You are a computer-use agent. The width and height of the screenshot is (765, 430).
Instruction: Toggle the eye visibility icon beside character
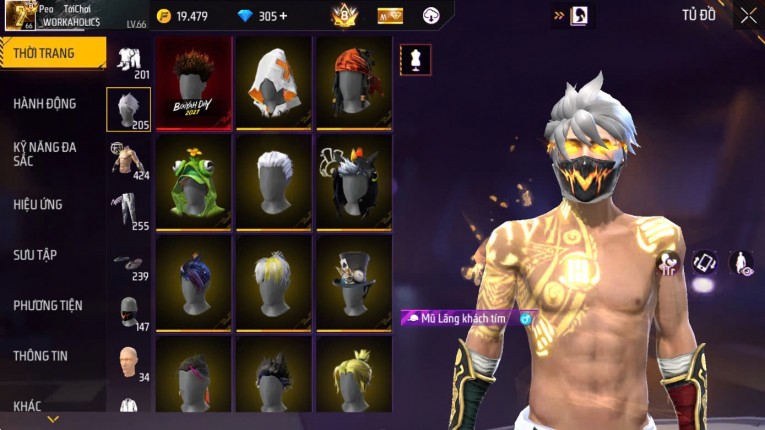coord(741,263)
